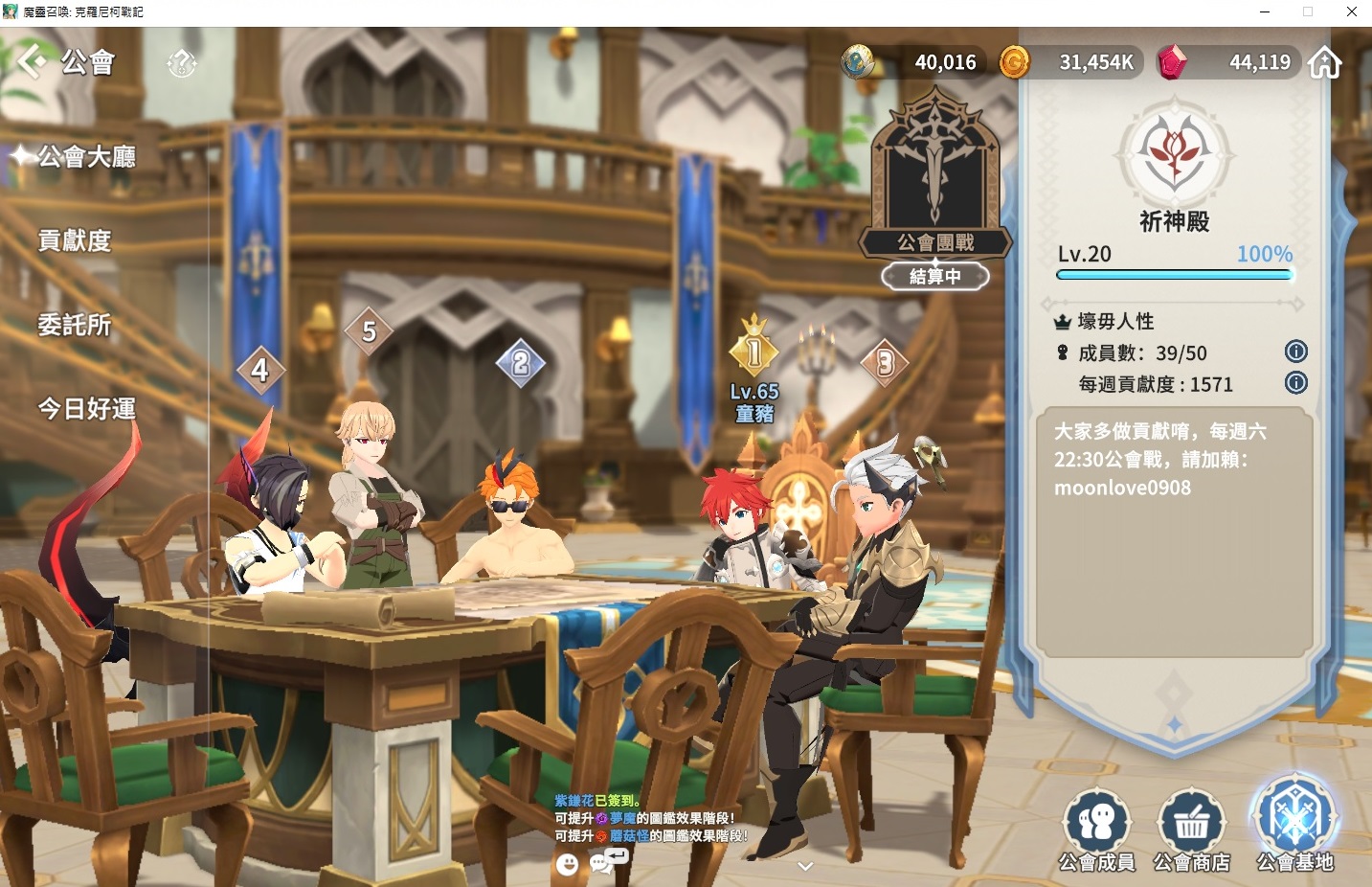This screenshot has width=1372, height=887.
Task: Open the 貢獻度 menu entry
Action: point(75,240)
